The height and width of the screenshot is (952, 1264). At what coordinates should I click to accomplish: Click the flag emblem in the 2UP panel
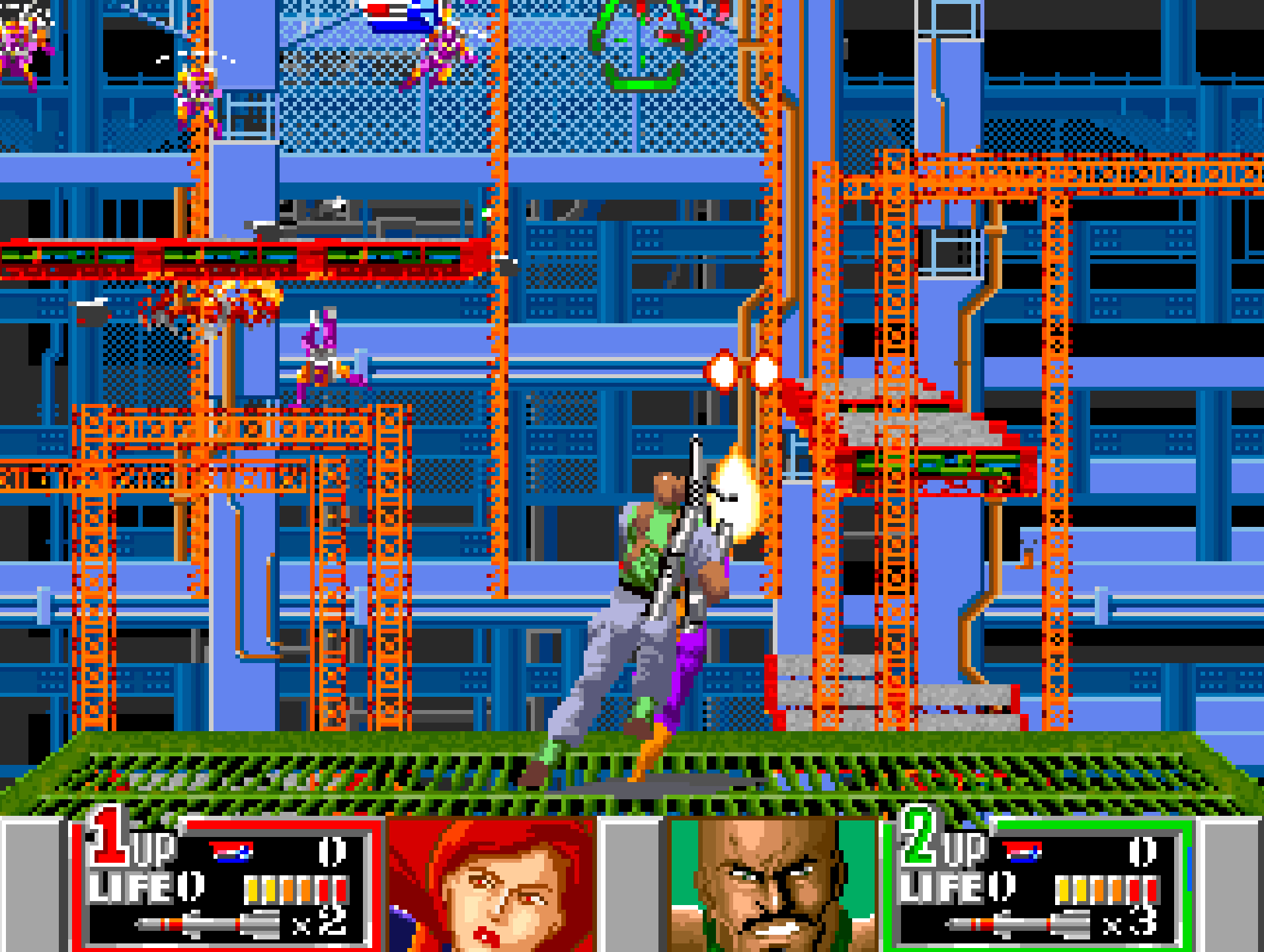point(1022,851)
